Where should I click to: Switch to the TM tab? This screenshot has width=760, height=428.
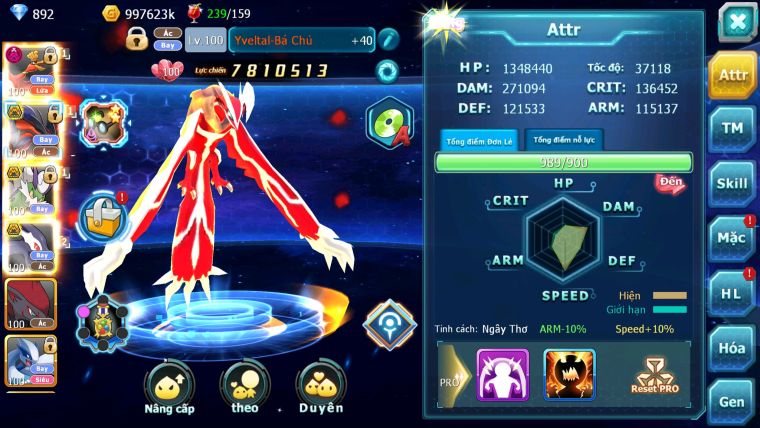point(732,129)
